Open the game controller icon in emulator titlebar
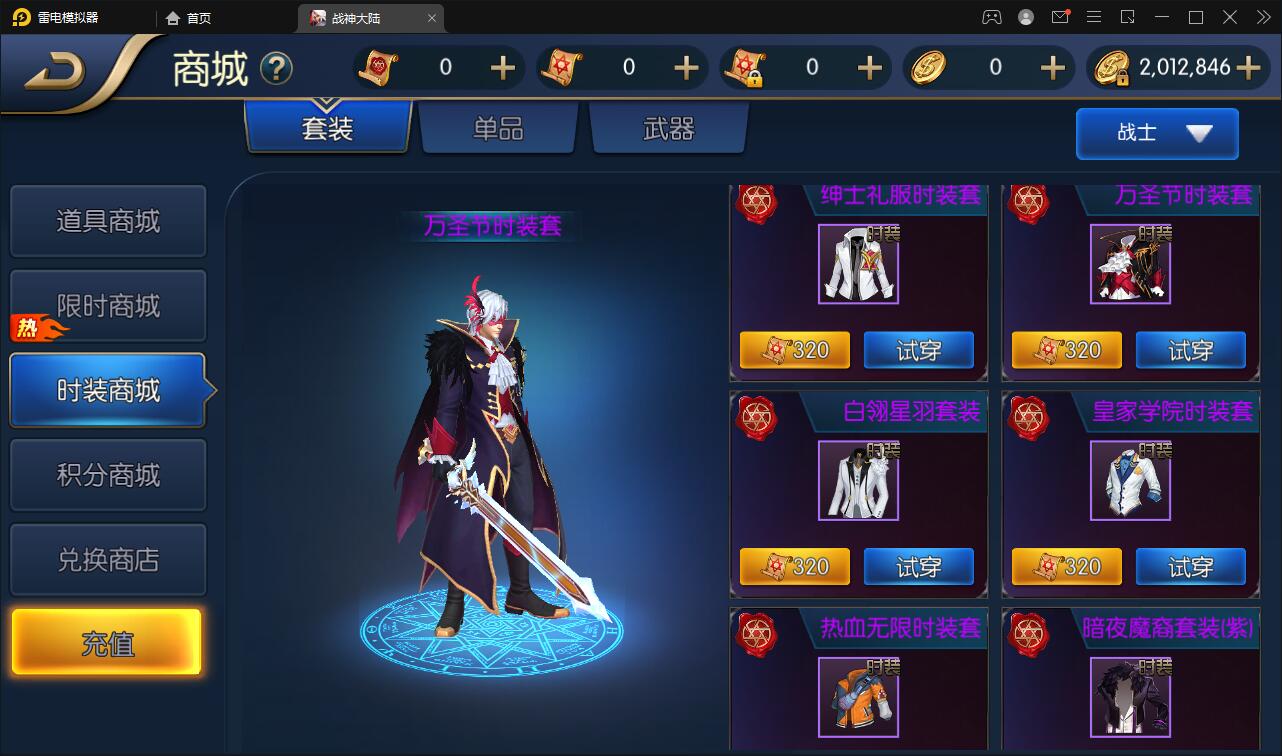Image resolution: width=1282 pixels, height=756 pixels. [991, 17]
